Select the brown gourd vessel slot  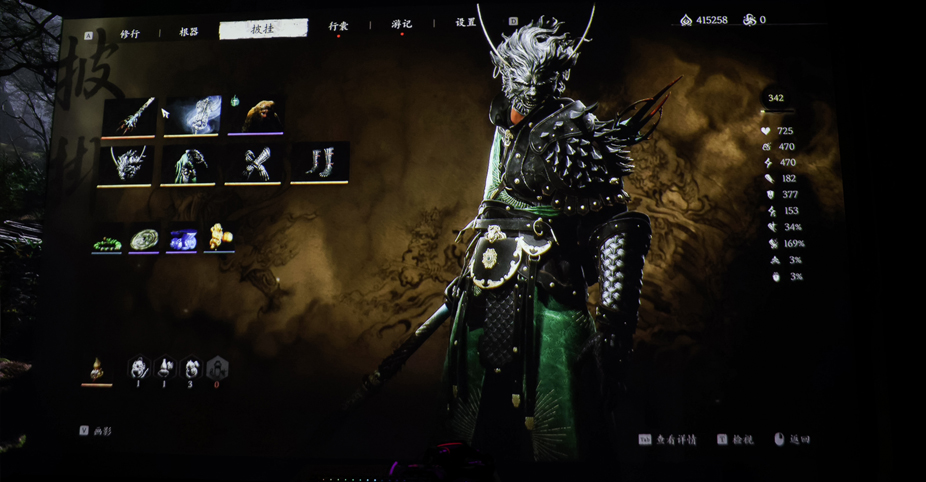[256, 114]
